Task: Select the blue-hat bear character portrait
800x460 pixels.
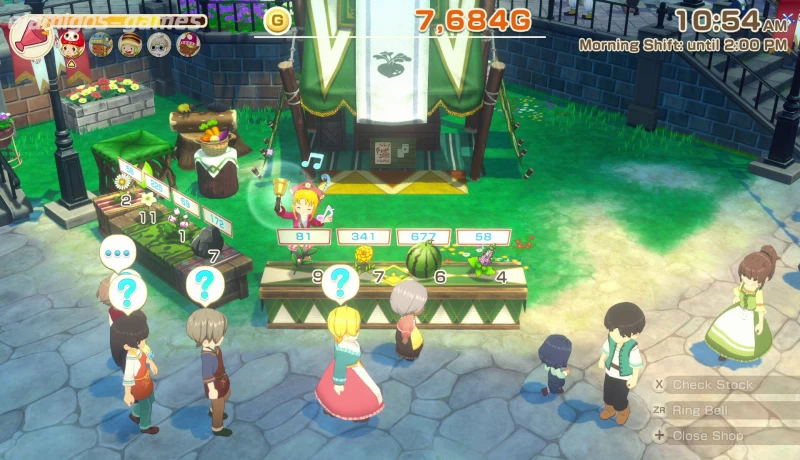Action: click(100, 43)
